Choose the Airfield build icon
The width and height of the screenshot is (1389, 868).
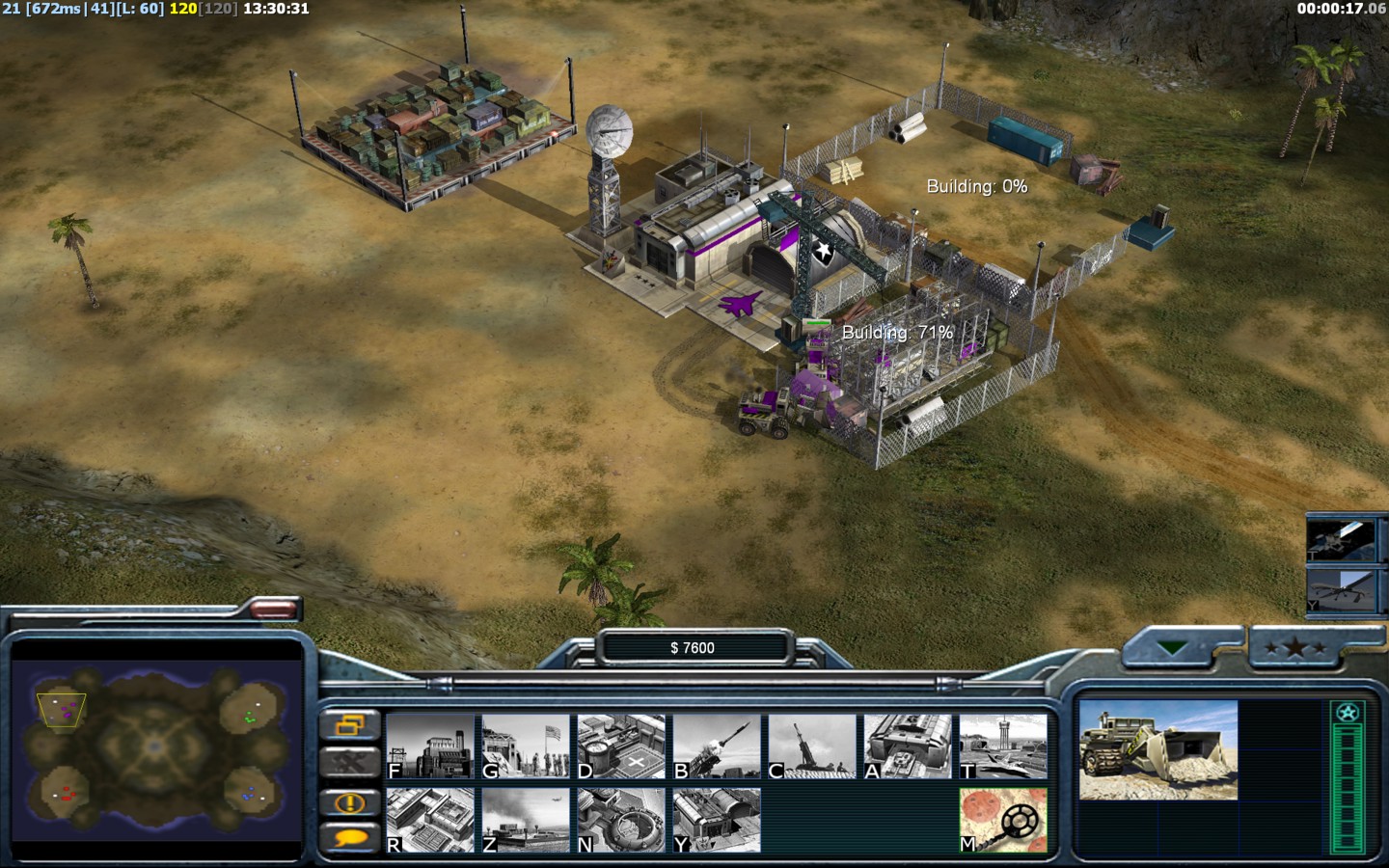1003,746
